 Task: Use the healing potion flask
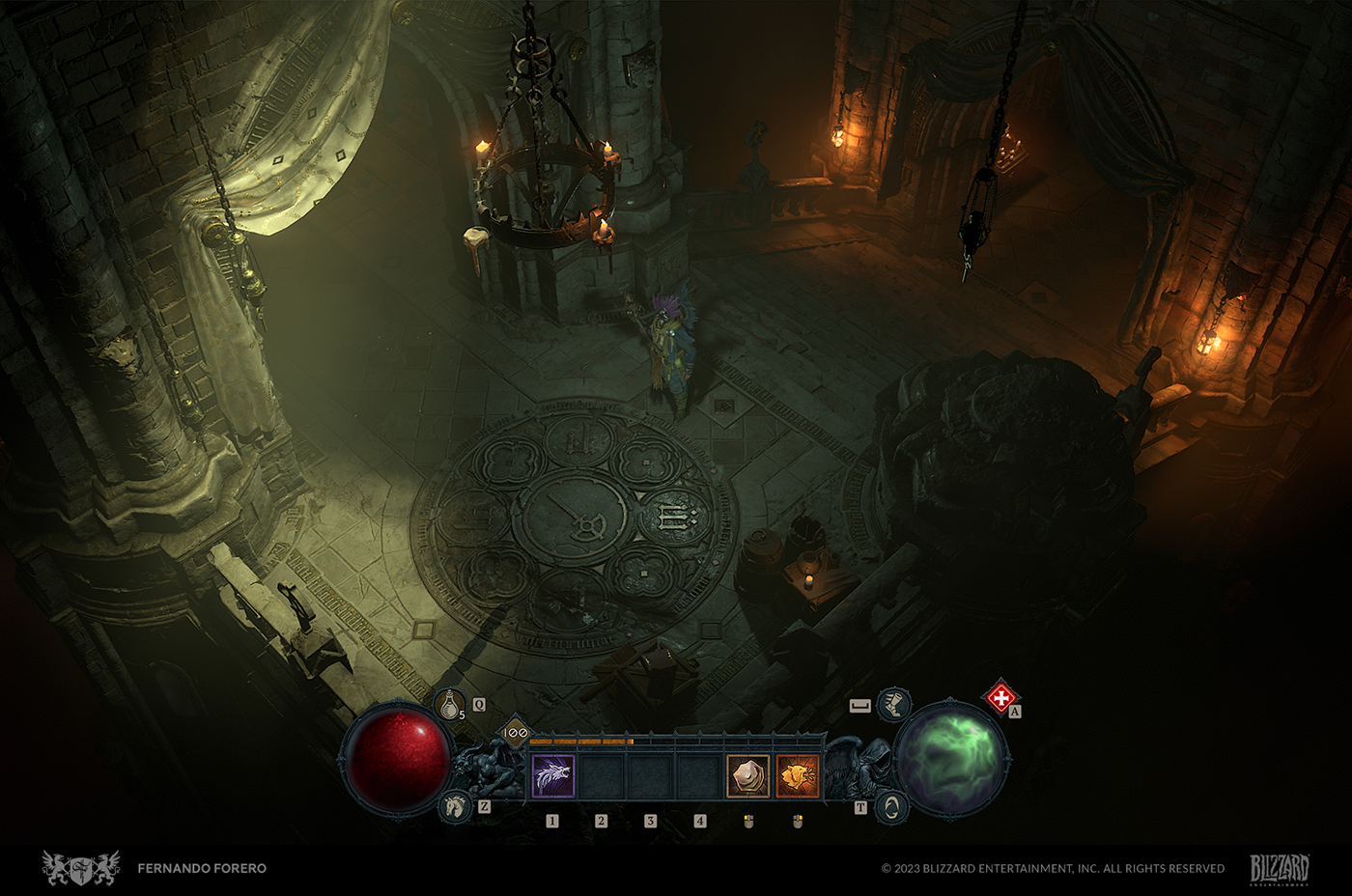pos(450,706)
